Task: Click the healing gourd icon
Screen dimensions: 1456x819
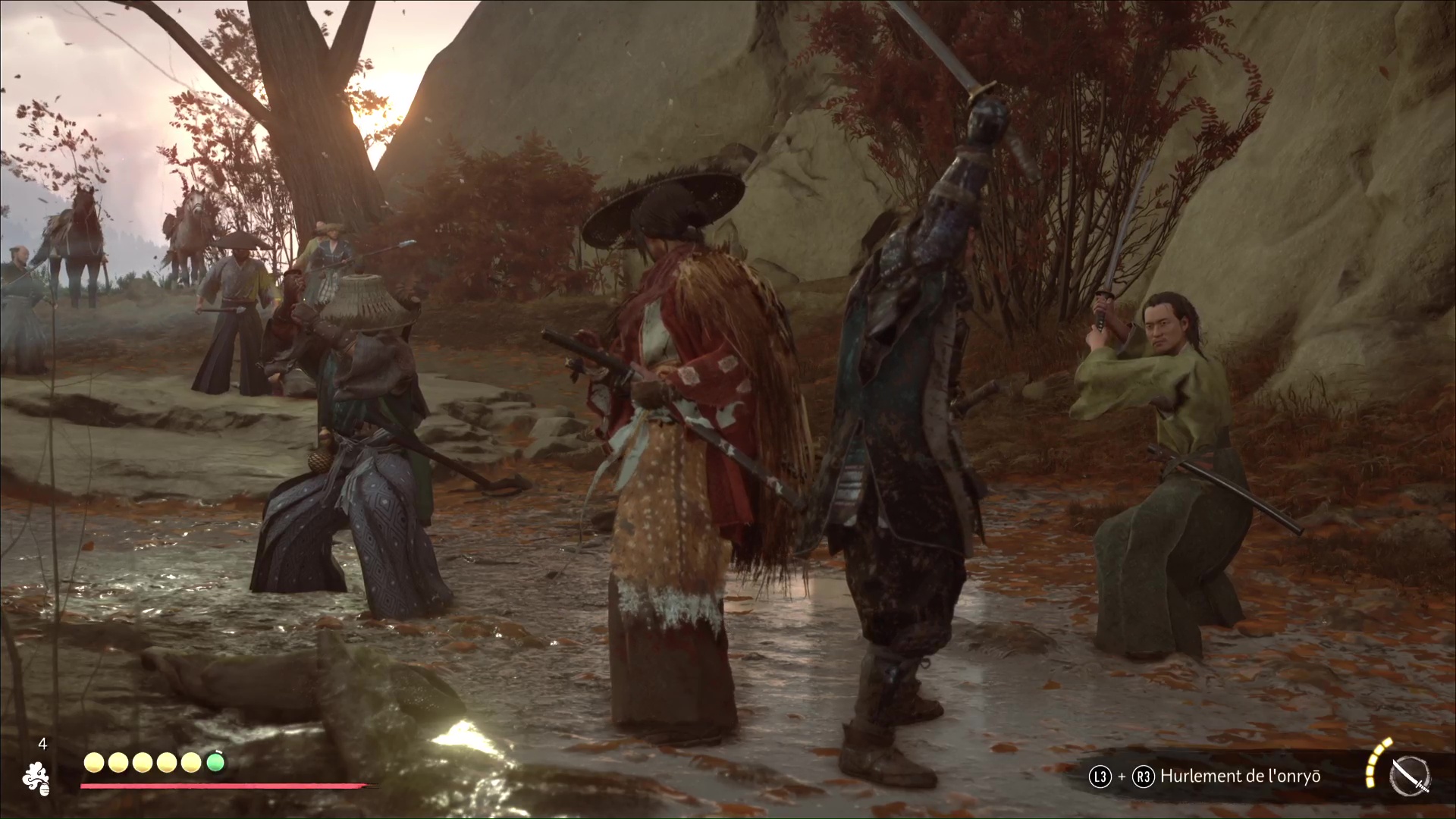Action: coord(36,779)
